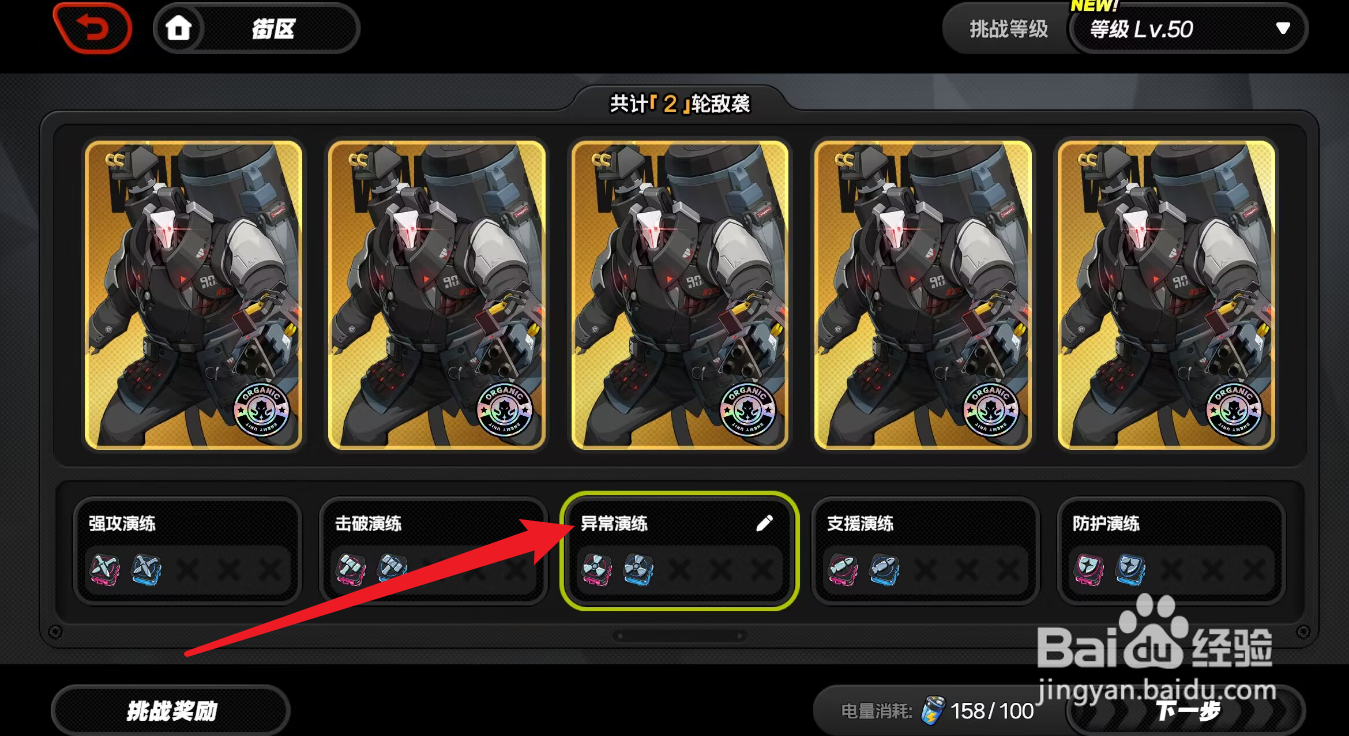Select the 强攻演练 training panel
The height and width of the screenshot is (736, 1349).
point(187,550)
